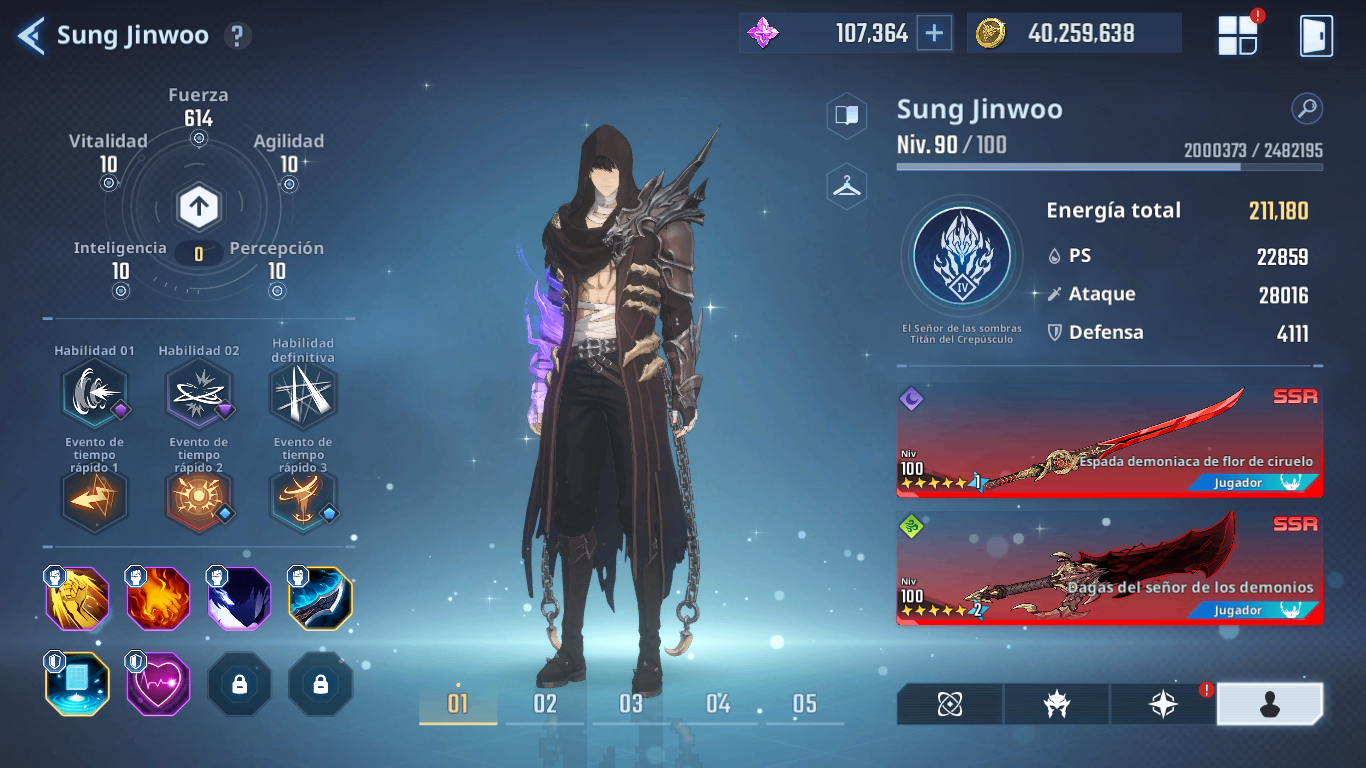The height and width of the screenshot is (768, 1366).
Task: Open the demon helmet tab at bottom right
Action: [x=1055, y=704]
